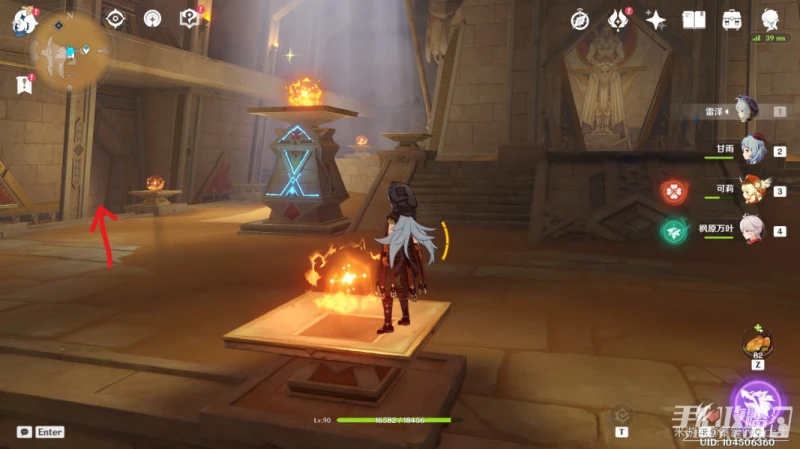Image resolution: width=800 pixels, height=449 pixels.
Task: Open the backpack inventory icon
Action: 732,19
